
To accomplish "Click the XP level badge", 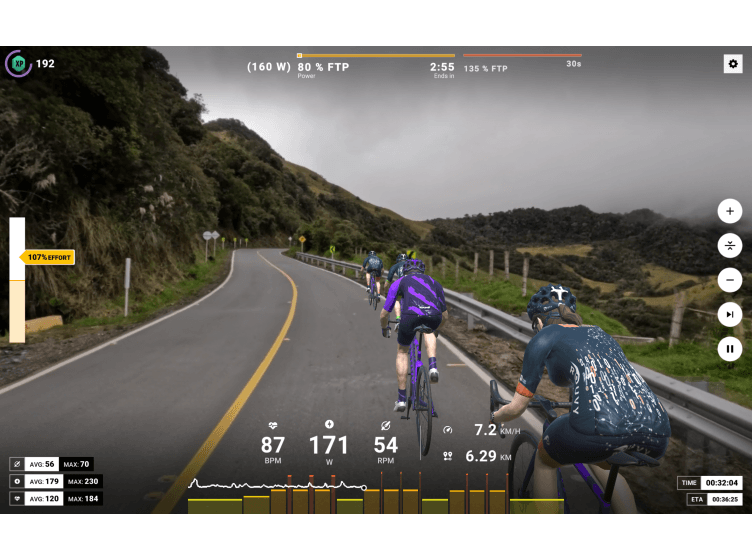I will click(18, 64).
